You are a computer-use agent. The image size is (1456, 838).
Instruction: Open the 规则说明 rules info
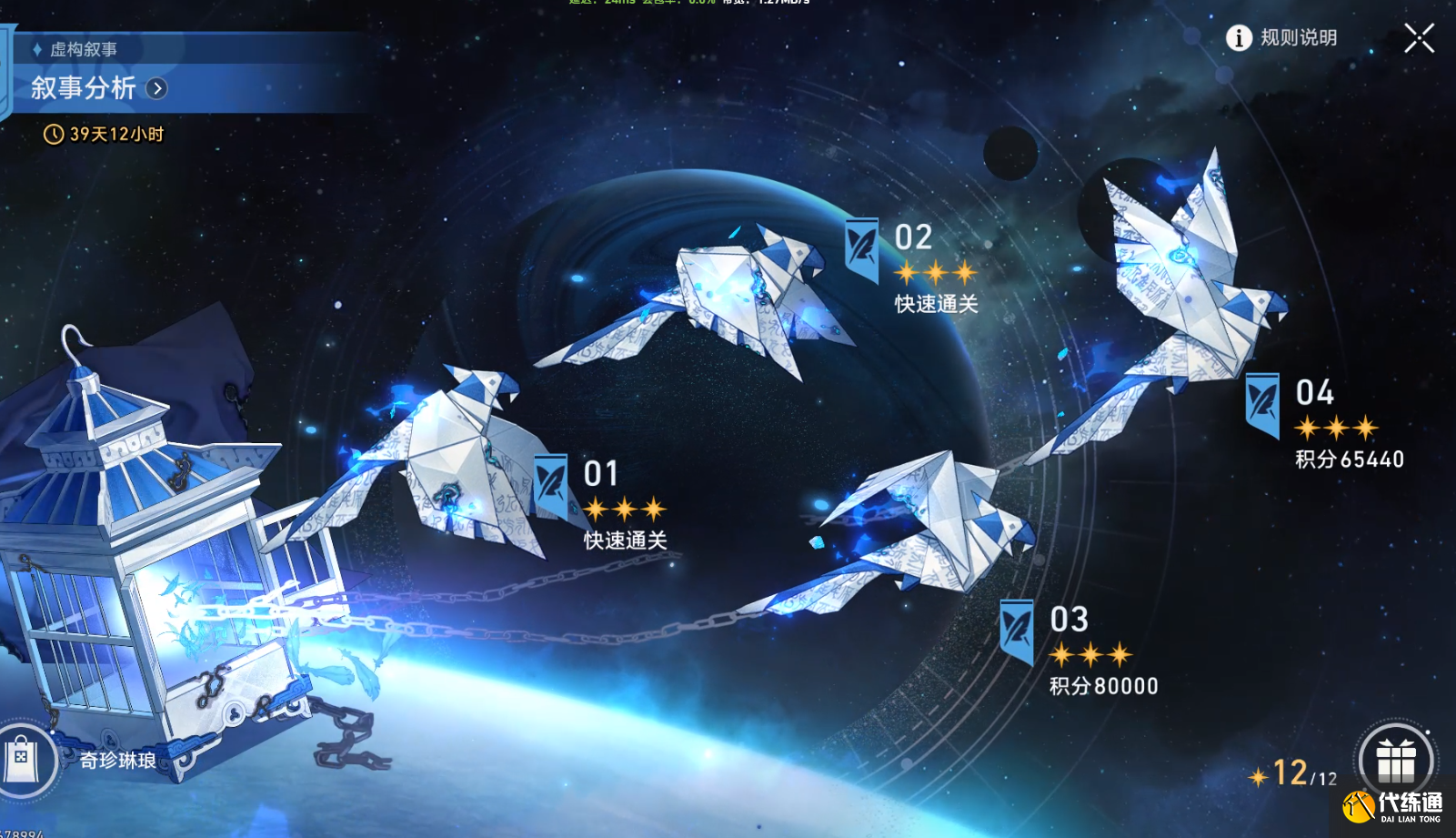(1282, 38)
